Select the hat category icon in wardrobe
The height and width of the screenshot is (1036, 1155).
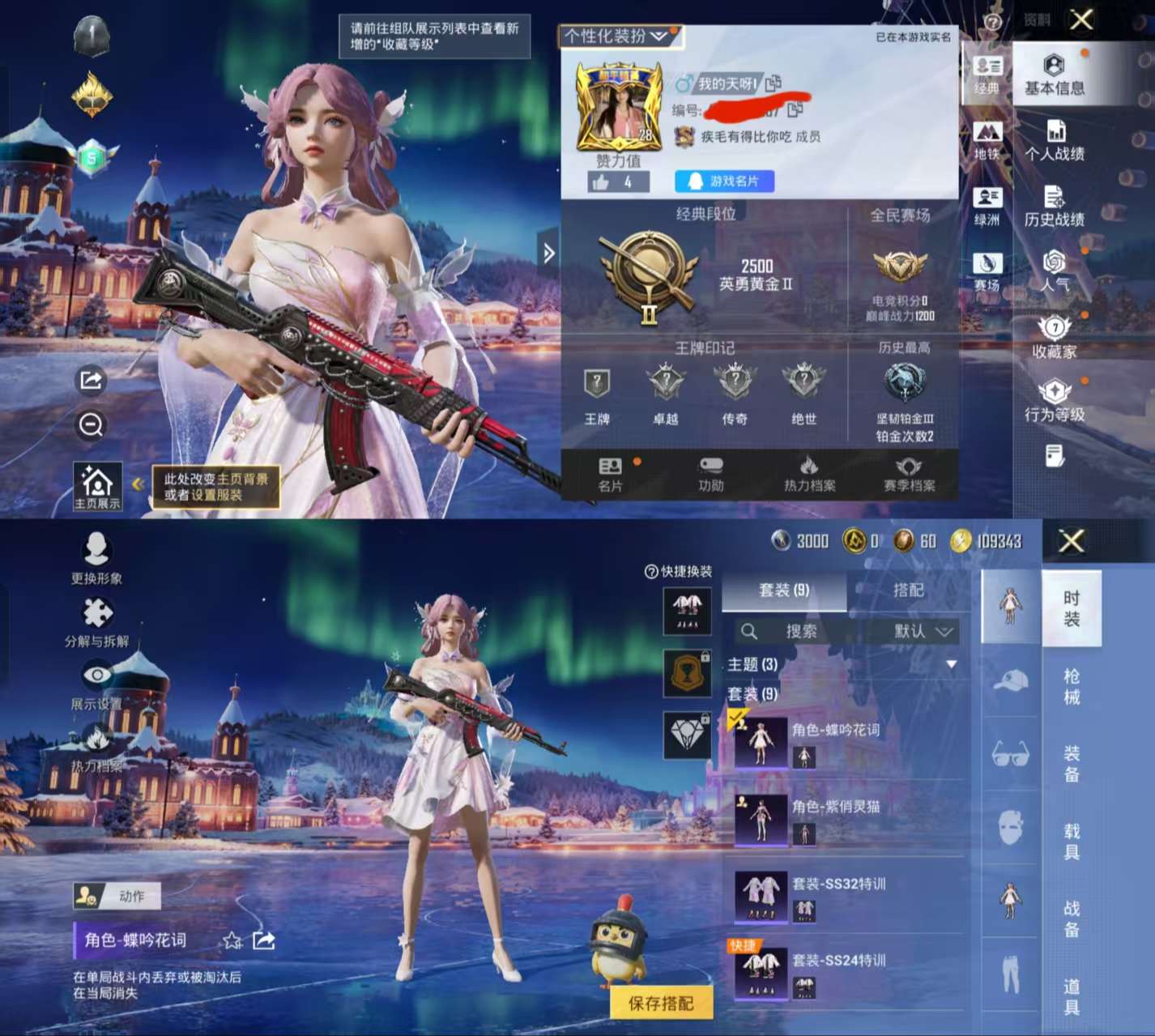coord(1012,680)
